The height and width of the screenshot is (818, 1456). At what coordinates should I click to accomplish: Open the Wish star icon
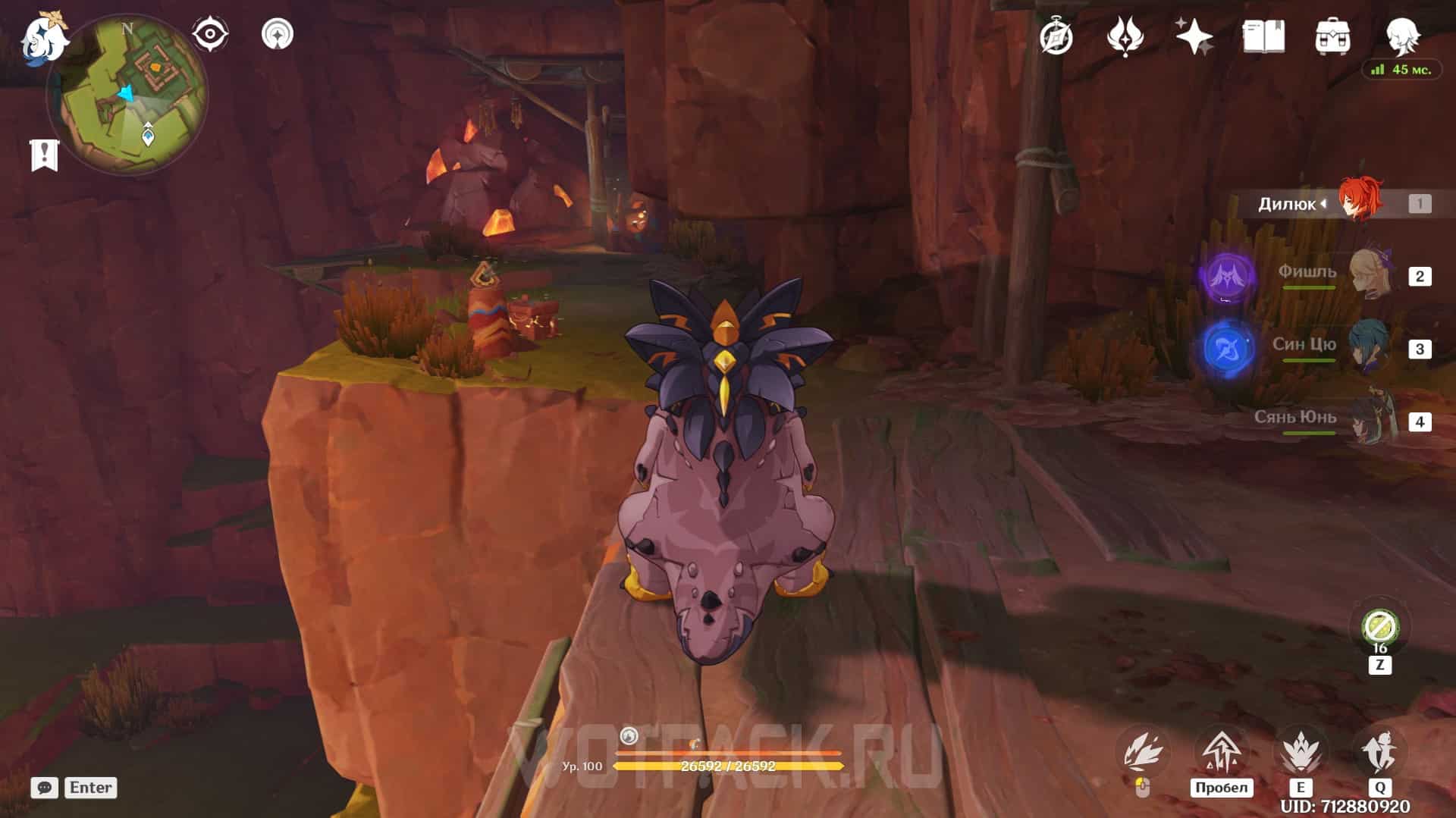[x=1194, y=36]
